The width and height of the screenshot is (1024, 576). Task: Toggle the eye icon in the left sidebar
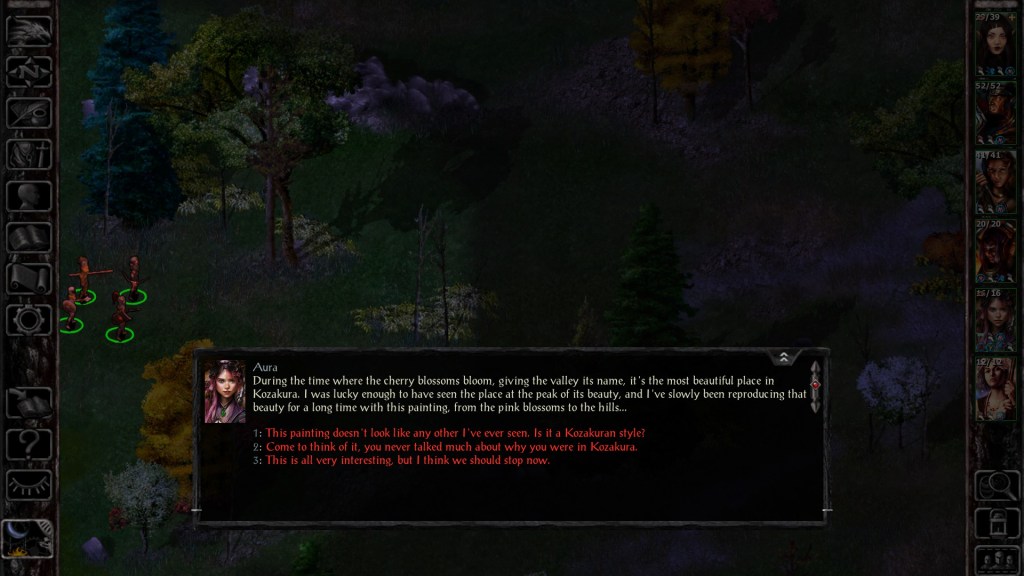coord(29,484)
